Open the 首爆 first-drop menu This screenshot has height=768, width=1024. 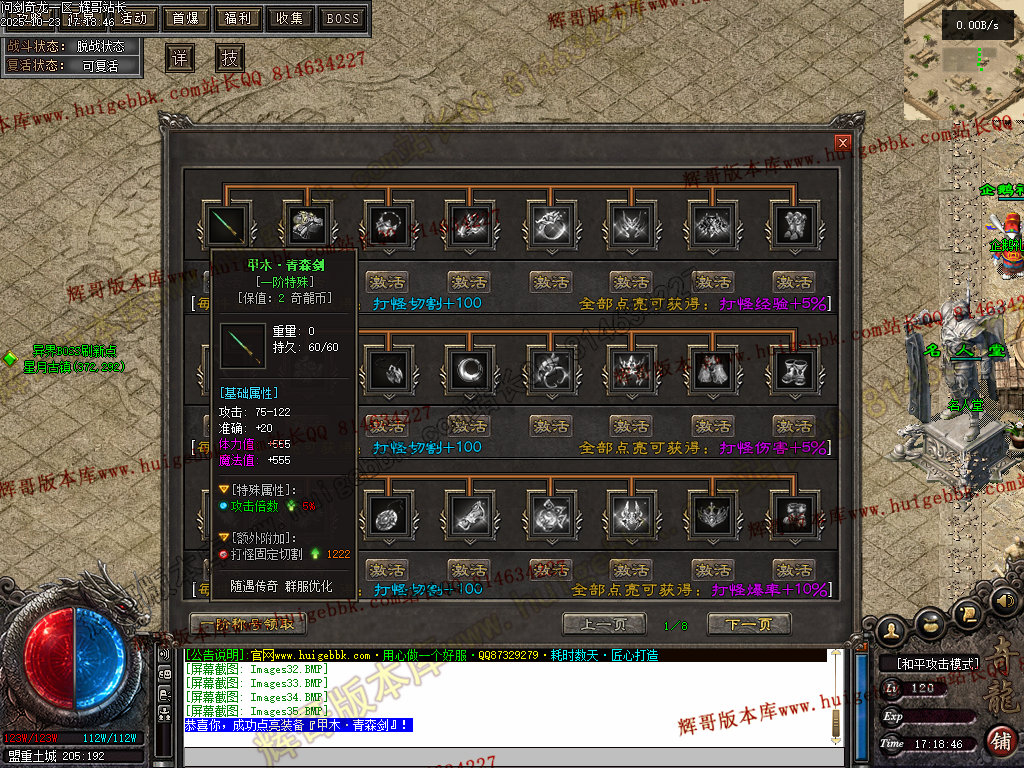tap(186, 18)
